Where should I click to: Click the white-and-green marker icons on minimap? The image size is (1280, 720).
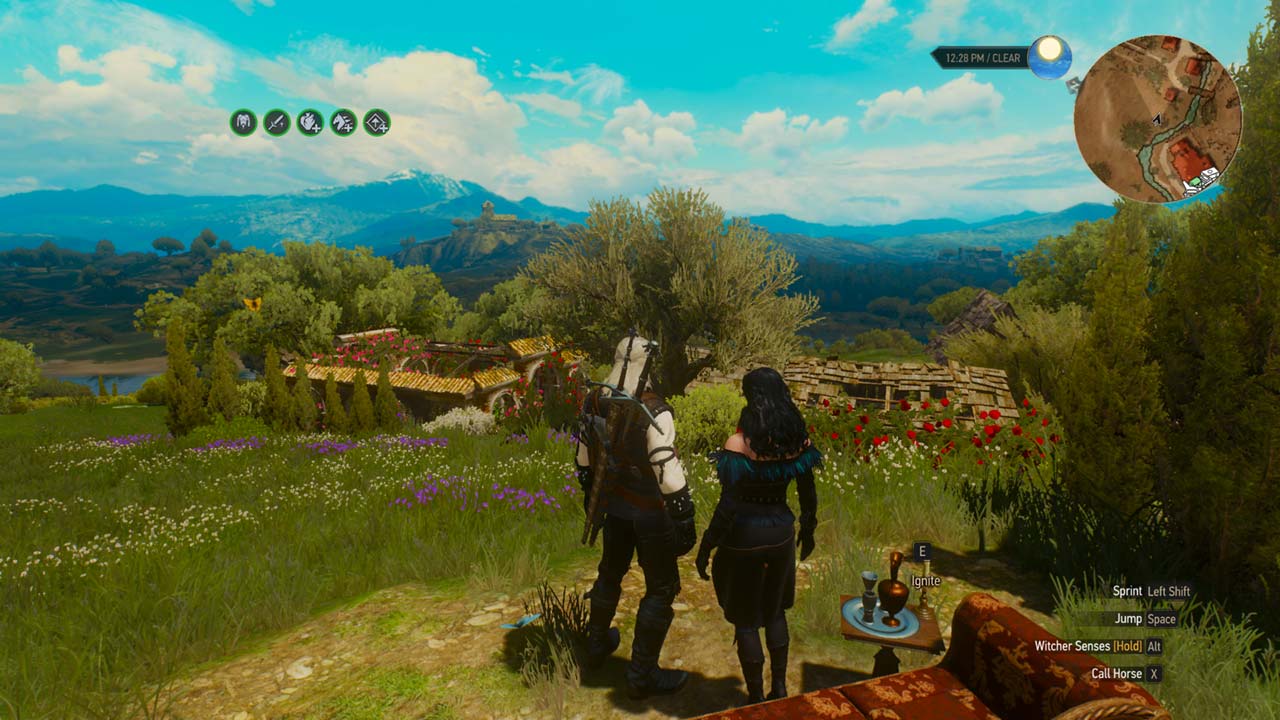(x=1200, y=181)
